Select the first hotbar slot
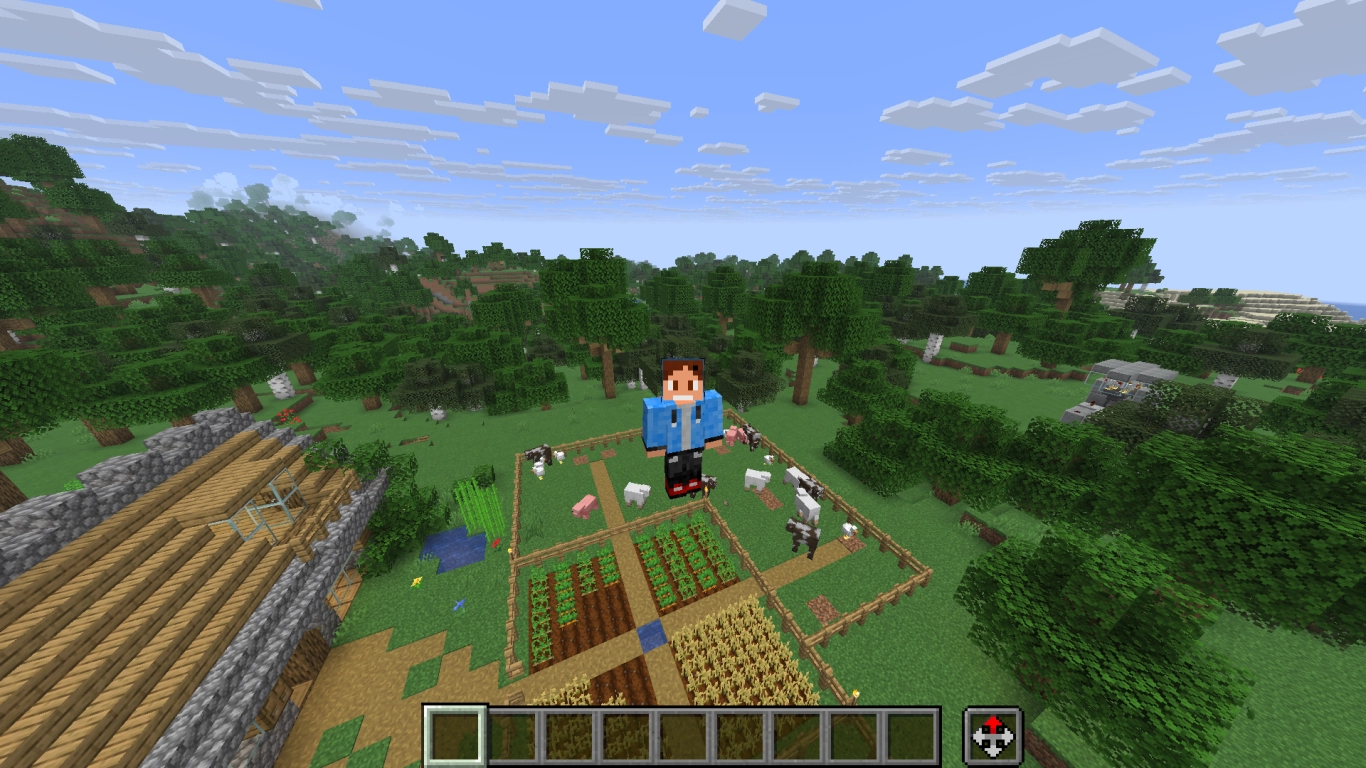Screen dimensions: 1366x768 click(455, 735)
